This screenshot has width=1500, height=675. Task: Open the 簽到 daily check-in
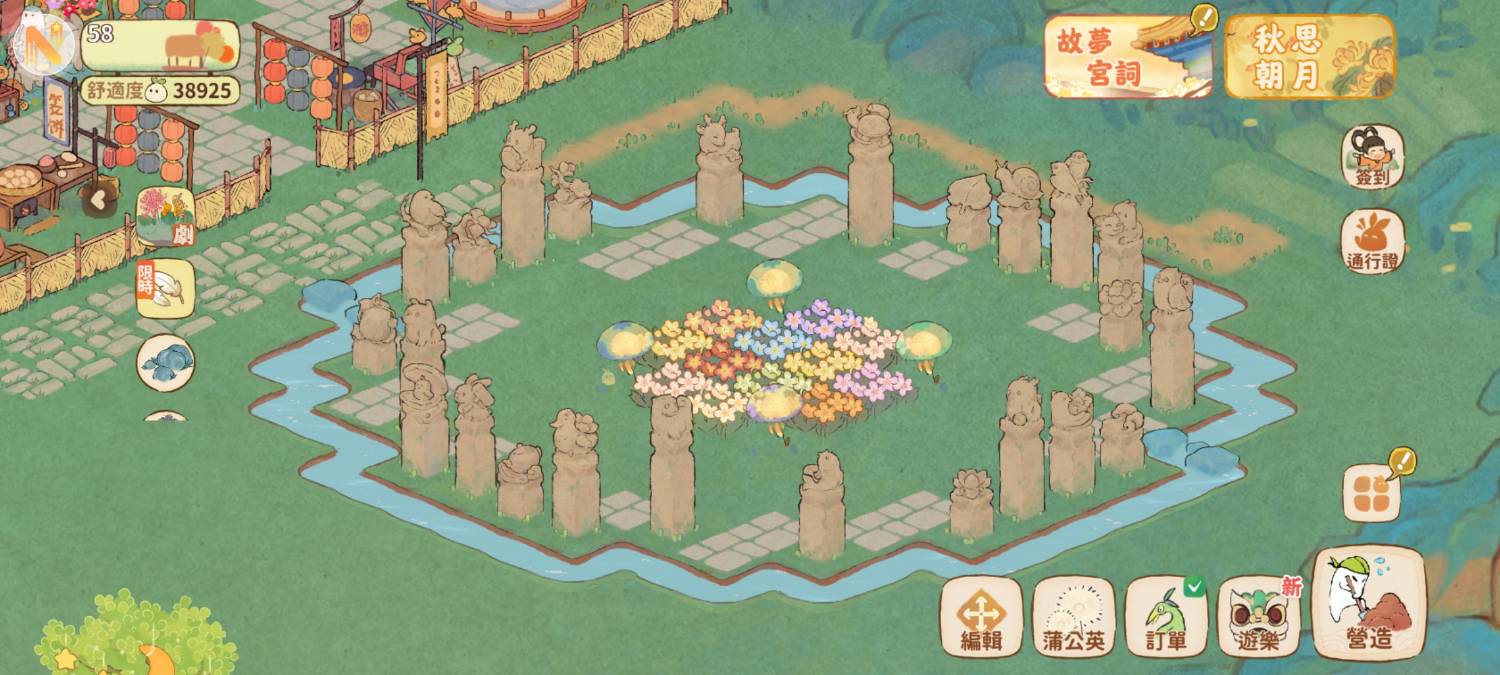(1372, 157)
